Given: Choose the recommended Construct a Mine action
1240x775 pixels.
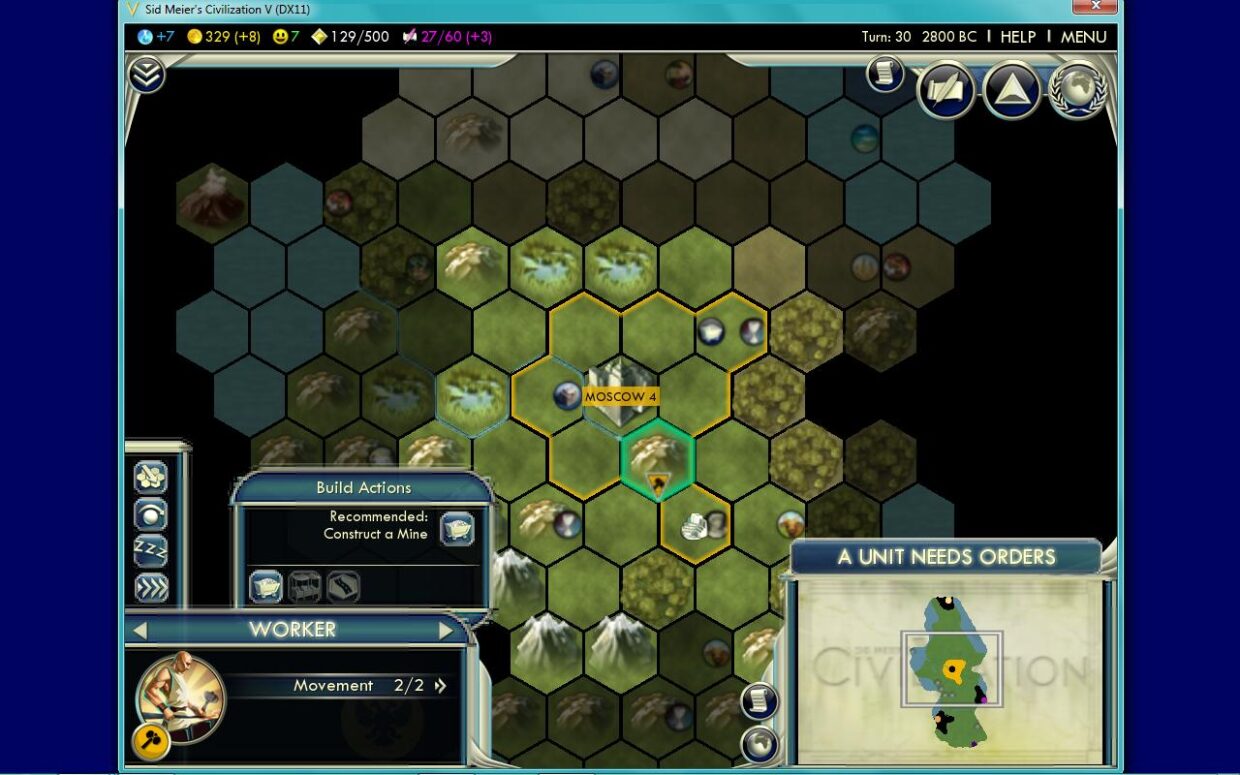Looking at the screenshot, I should [x=458, y=527].
